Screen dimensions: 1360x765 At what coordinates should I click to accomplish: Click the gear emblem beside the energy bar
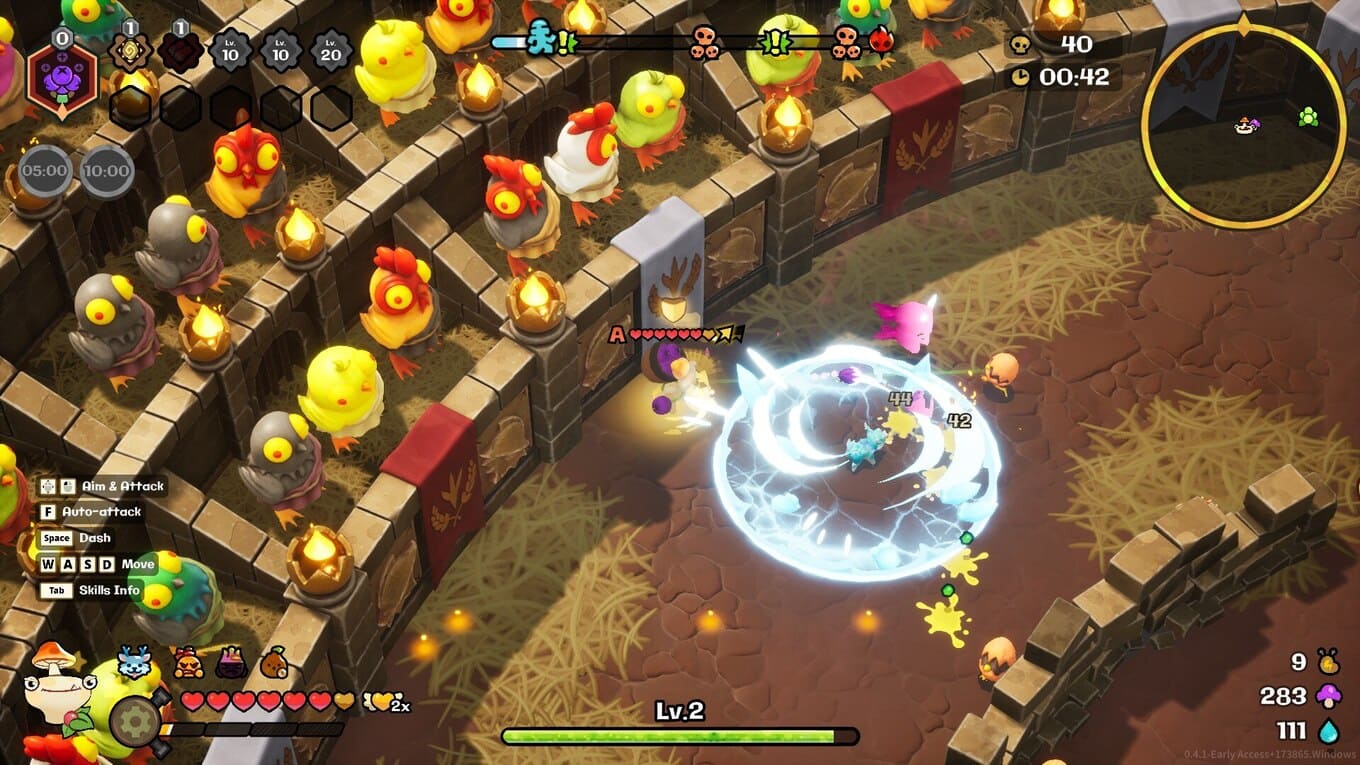[x=134, y=720]
